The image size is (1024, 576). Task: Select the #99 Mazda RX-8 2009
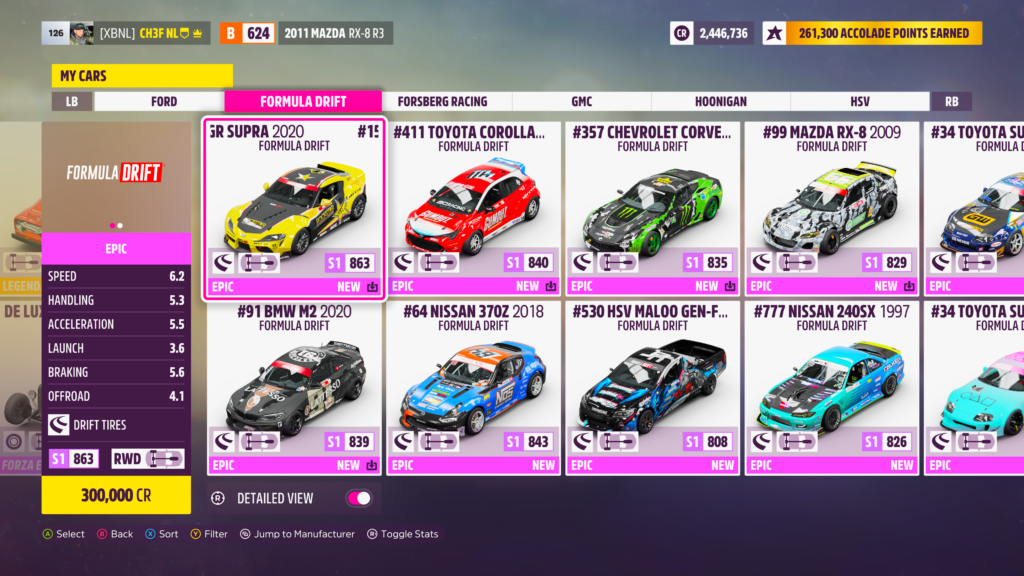833,208
